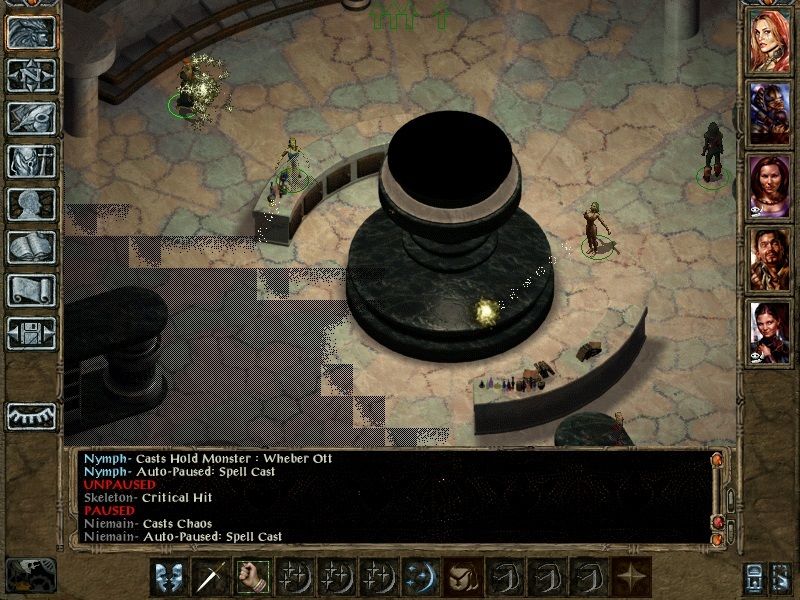800x600 pixels.
Task: Open the journal with the quill button
Action: point(31,118)
